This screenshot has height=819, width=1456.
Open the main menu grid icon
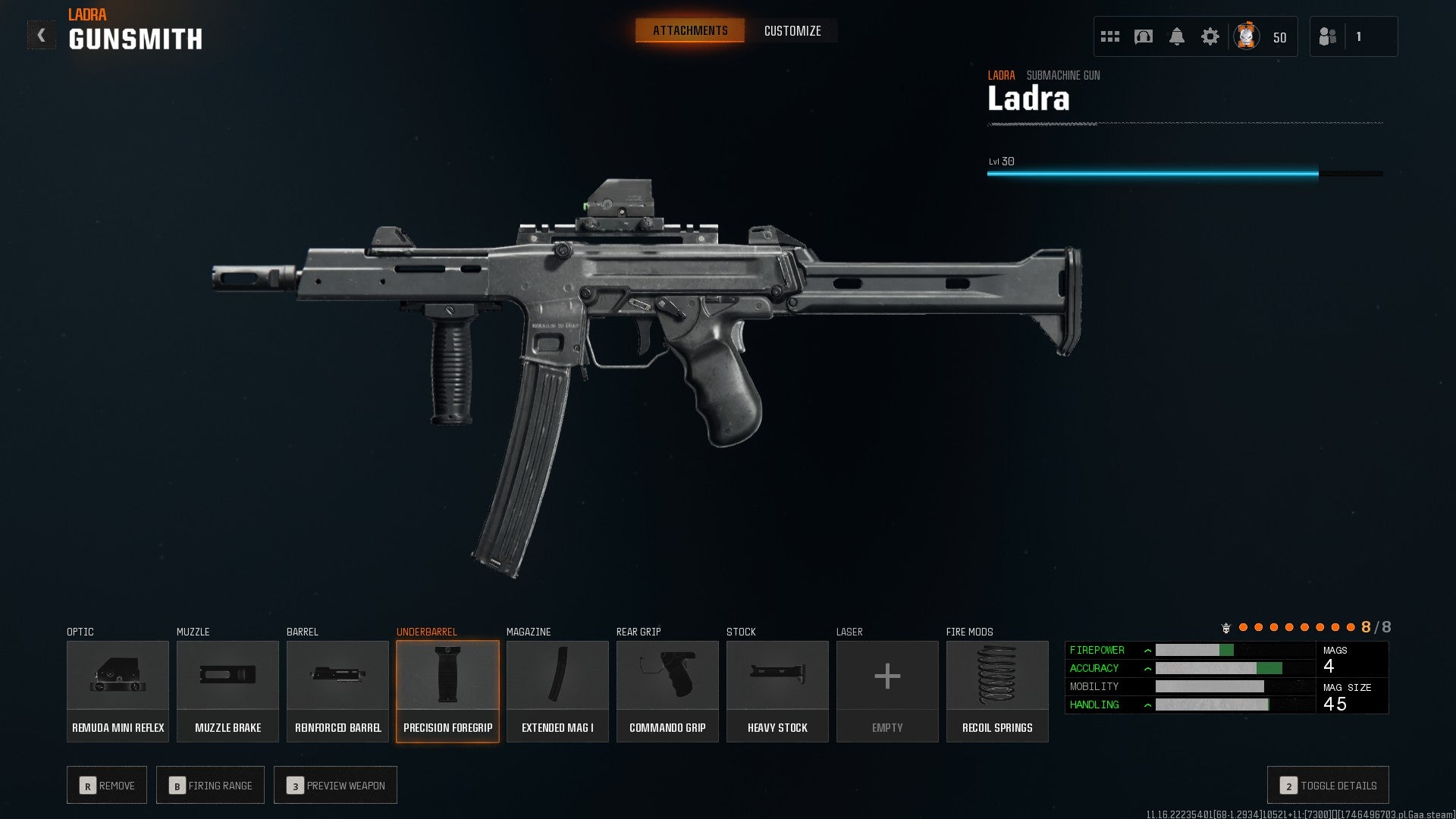(x=1109, y=36)
